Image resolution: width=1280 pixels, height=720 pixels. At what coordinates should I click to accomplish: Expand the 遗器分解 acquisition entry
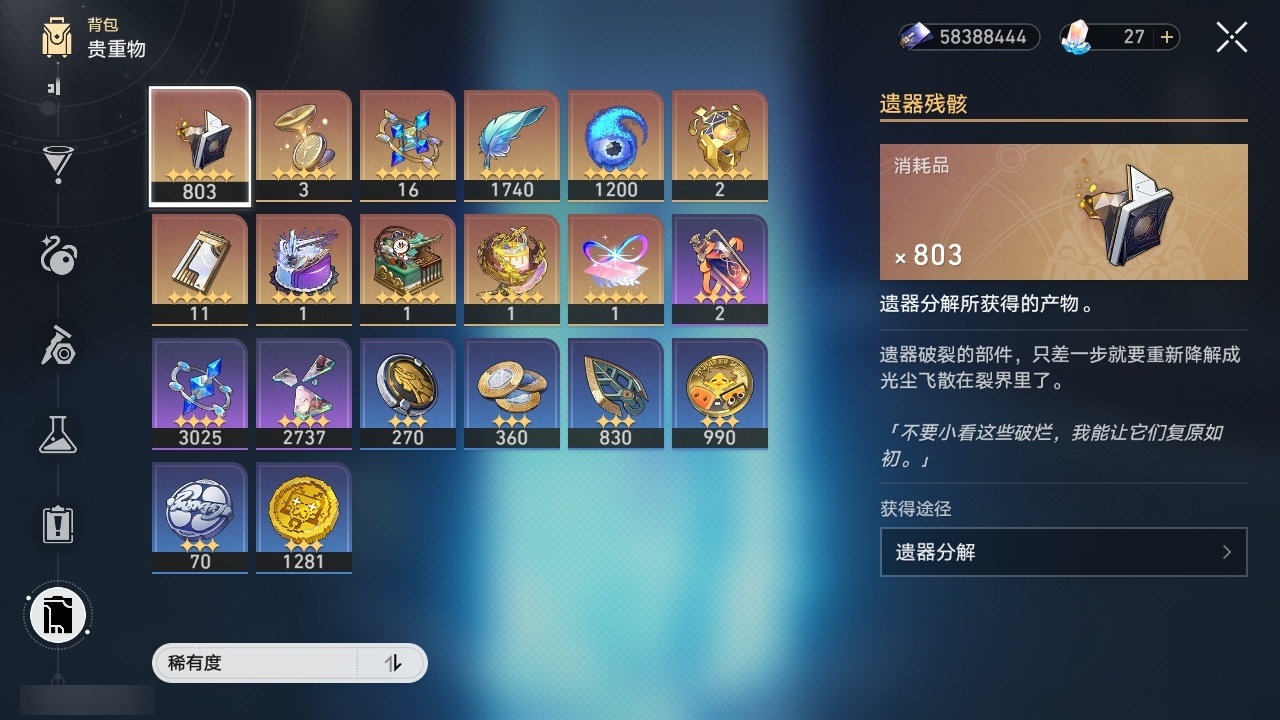pos(1063,552)
